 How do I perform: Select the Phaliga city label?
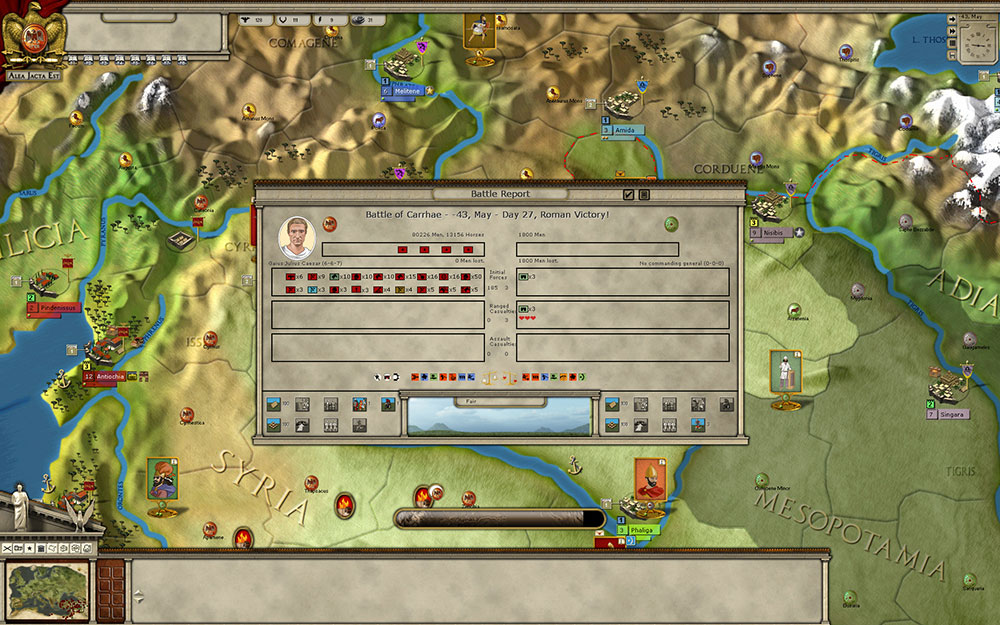click(640, 531)
